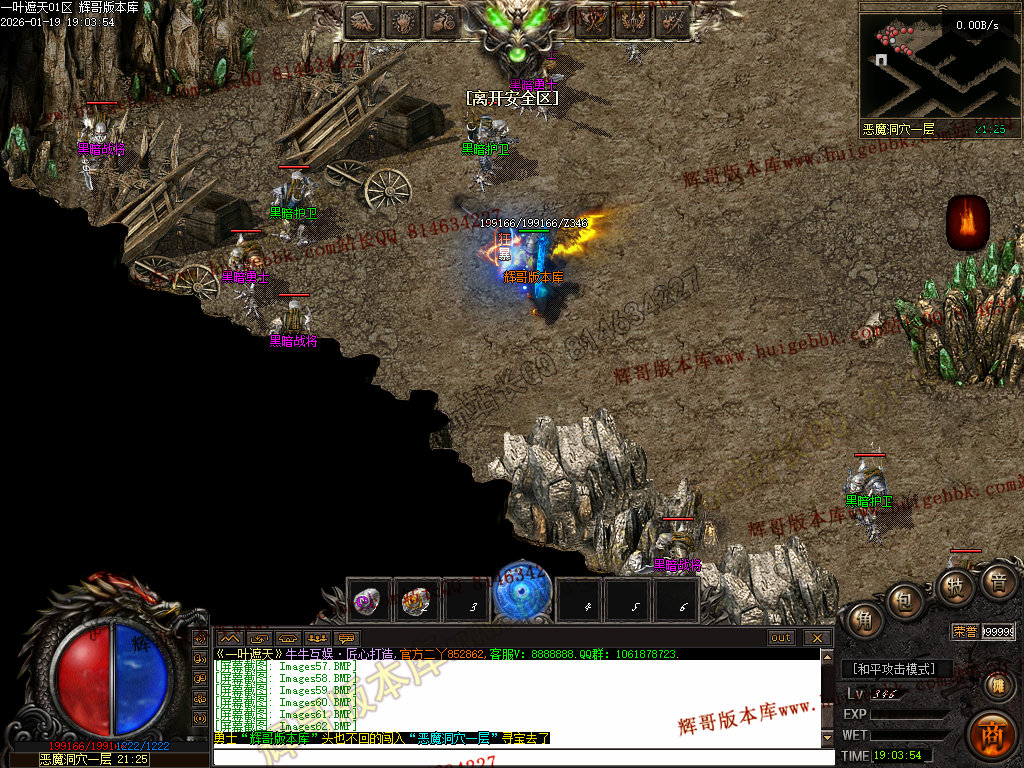
Task: Close the chat window with the X button
Action: (817, 638)
